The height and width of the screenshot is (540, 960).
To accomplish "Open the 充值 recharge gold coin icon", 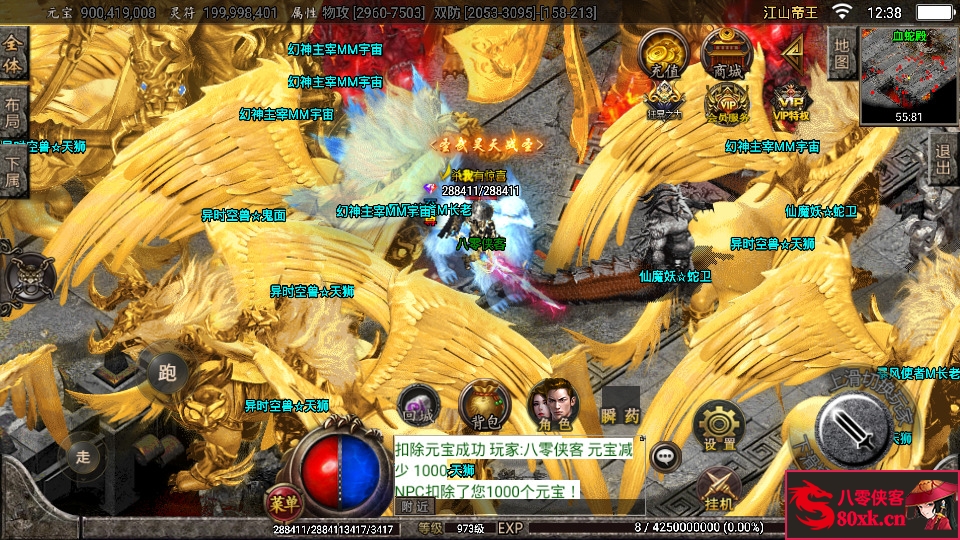I will tap(663, 54).
